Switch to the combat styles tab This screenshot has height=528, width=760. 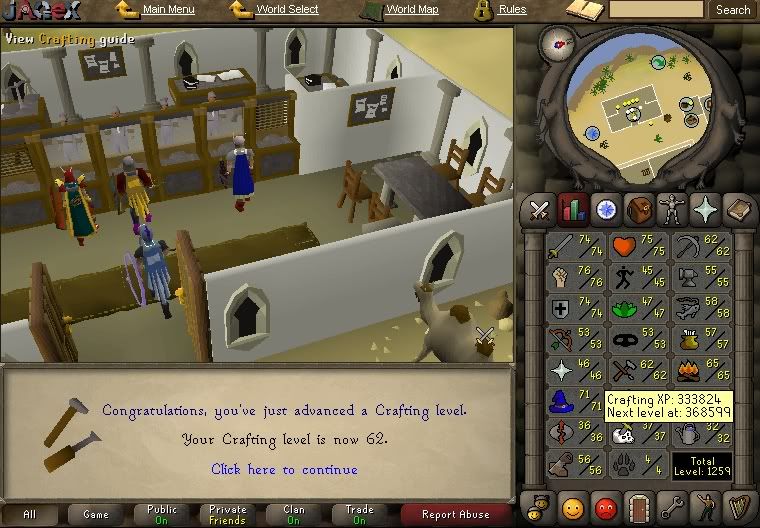click(541, 211)
